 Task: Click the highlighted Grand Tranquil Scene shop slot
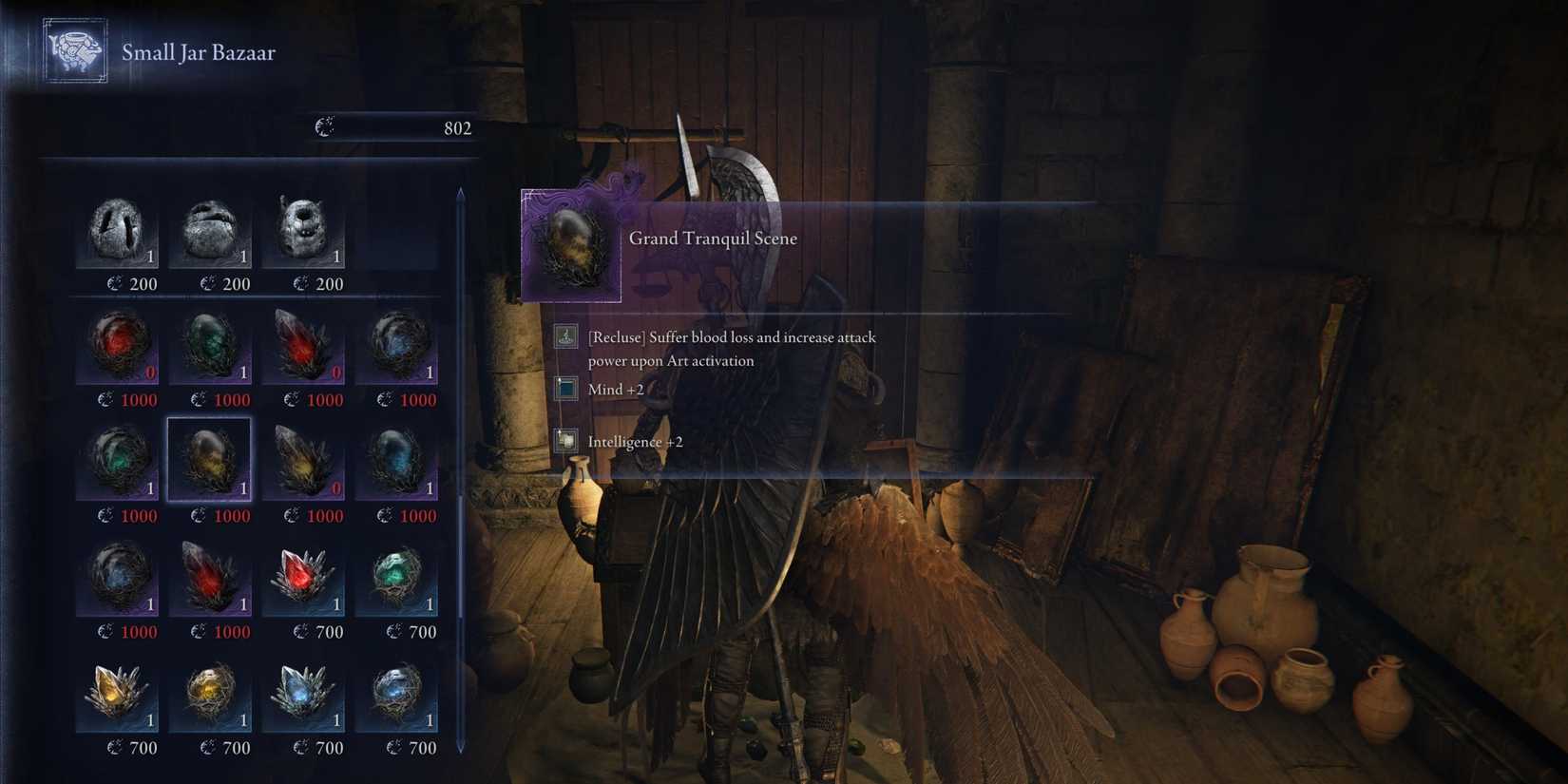click(211, 461)
